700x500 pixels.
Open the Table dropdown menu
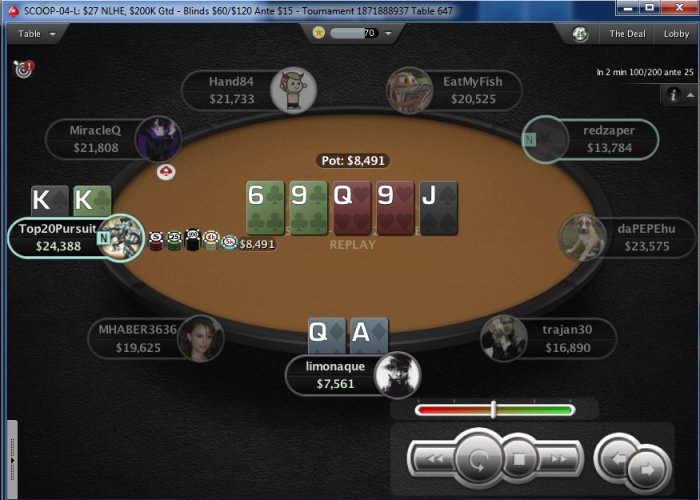(36, 33)
